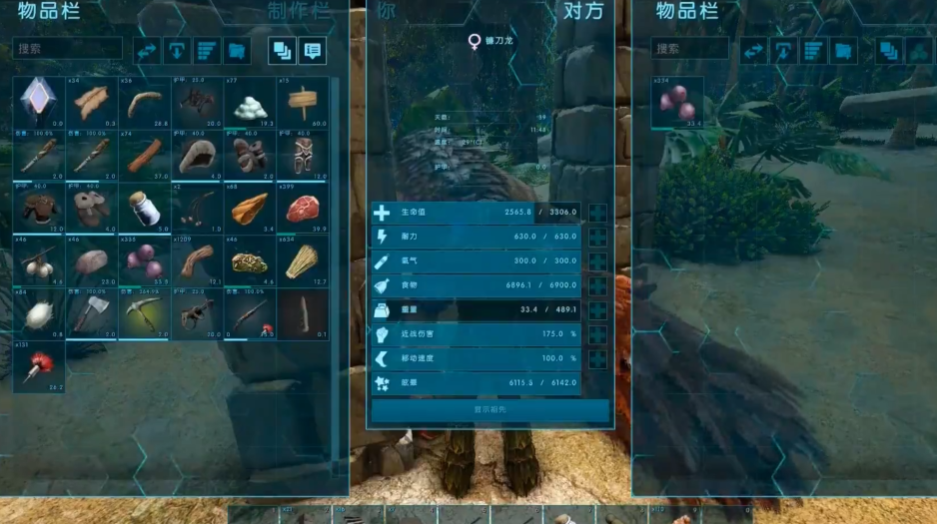Pick the crystal shard item slot

point(39,102)
